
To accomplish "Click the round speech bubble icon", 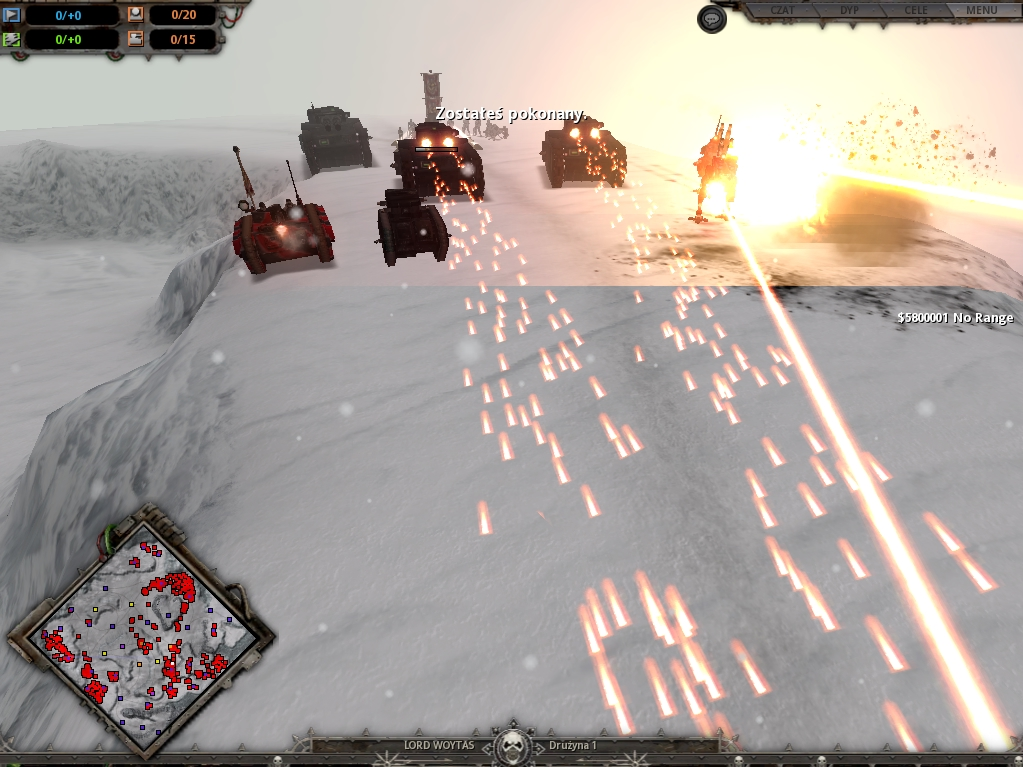I will tap(711, 19).
